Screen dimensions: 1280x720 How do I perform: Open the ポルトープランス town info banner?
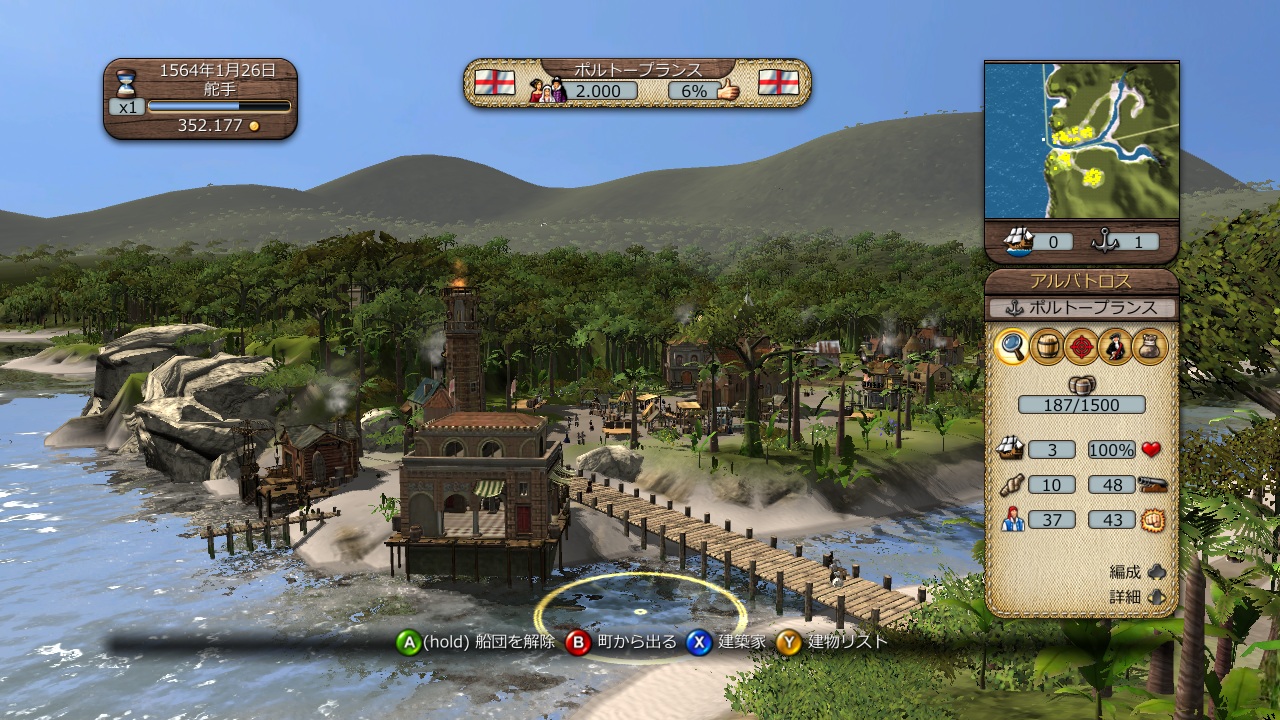pos(637,69)
